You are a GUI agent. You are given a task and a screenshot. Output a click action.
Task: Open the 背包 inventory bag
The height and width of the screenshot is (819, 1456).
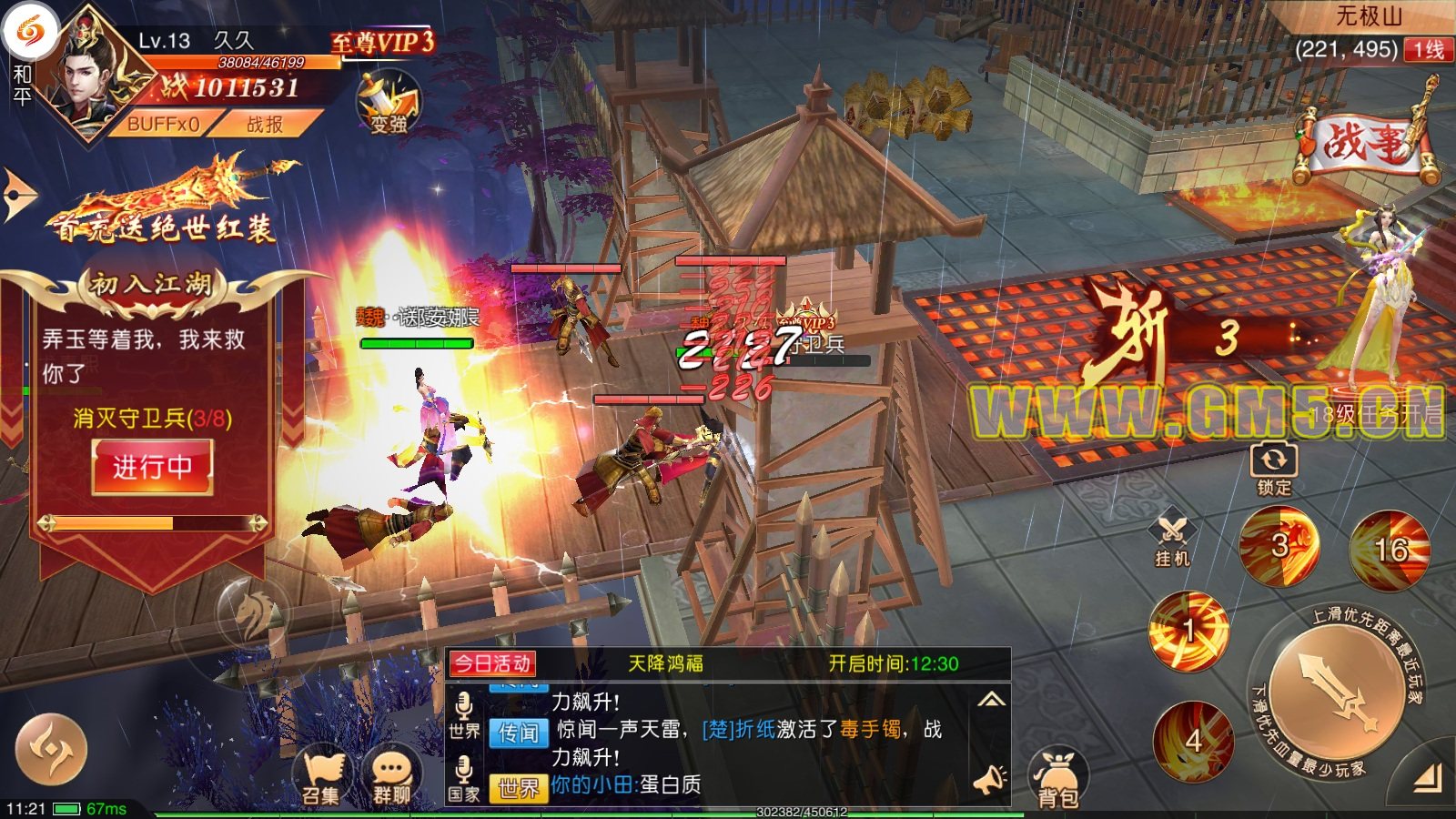click(x=1058, y=780)
